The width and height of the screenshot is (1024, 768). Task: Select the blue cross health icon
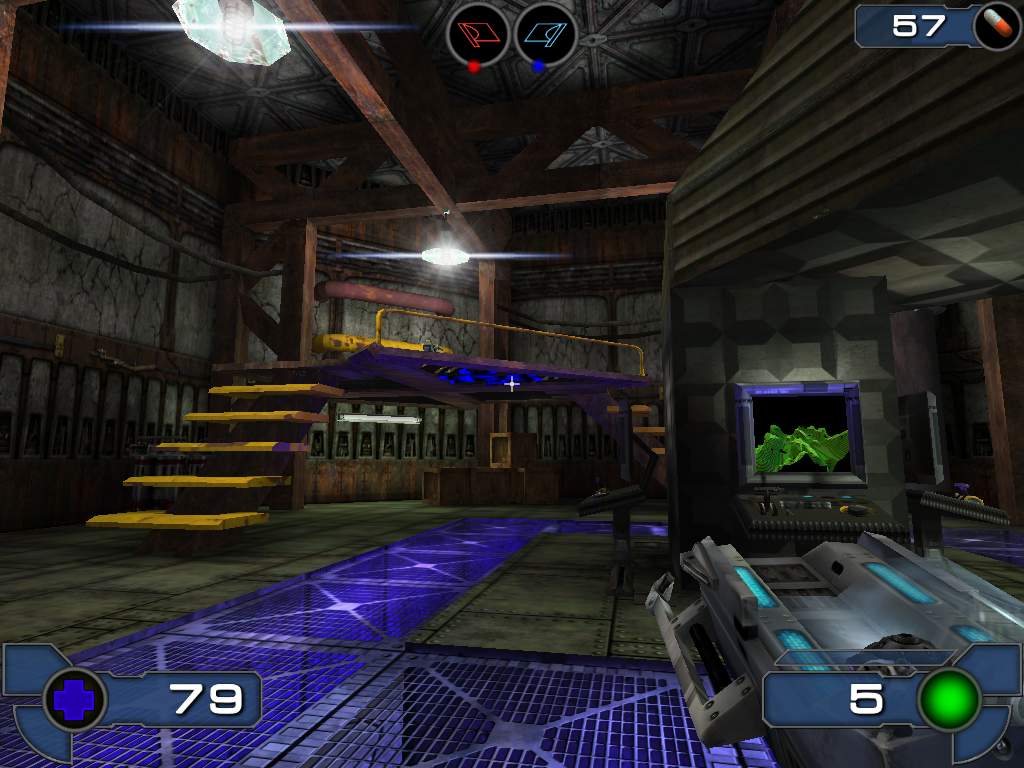coord(75,699)
